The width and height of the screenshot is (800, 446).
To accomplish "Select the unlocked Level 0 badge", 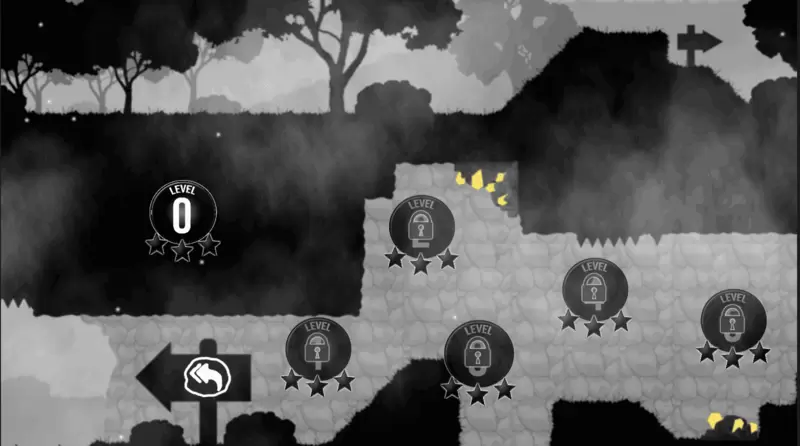I will pos(182,211).
